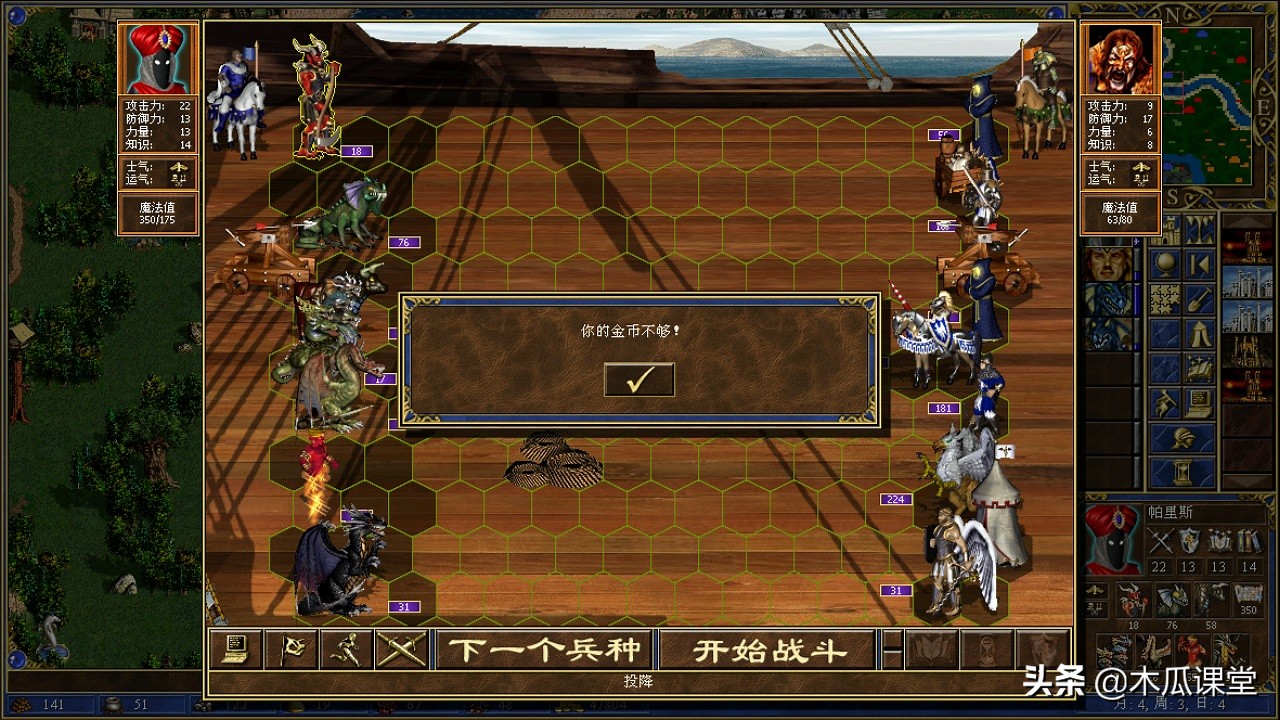The width and height of the screenshot is (1280, 720).
Task: Click the tent icon in the right sidebar
Action: coord(1198,333)
